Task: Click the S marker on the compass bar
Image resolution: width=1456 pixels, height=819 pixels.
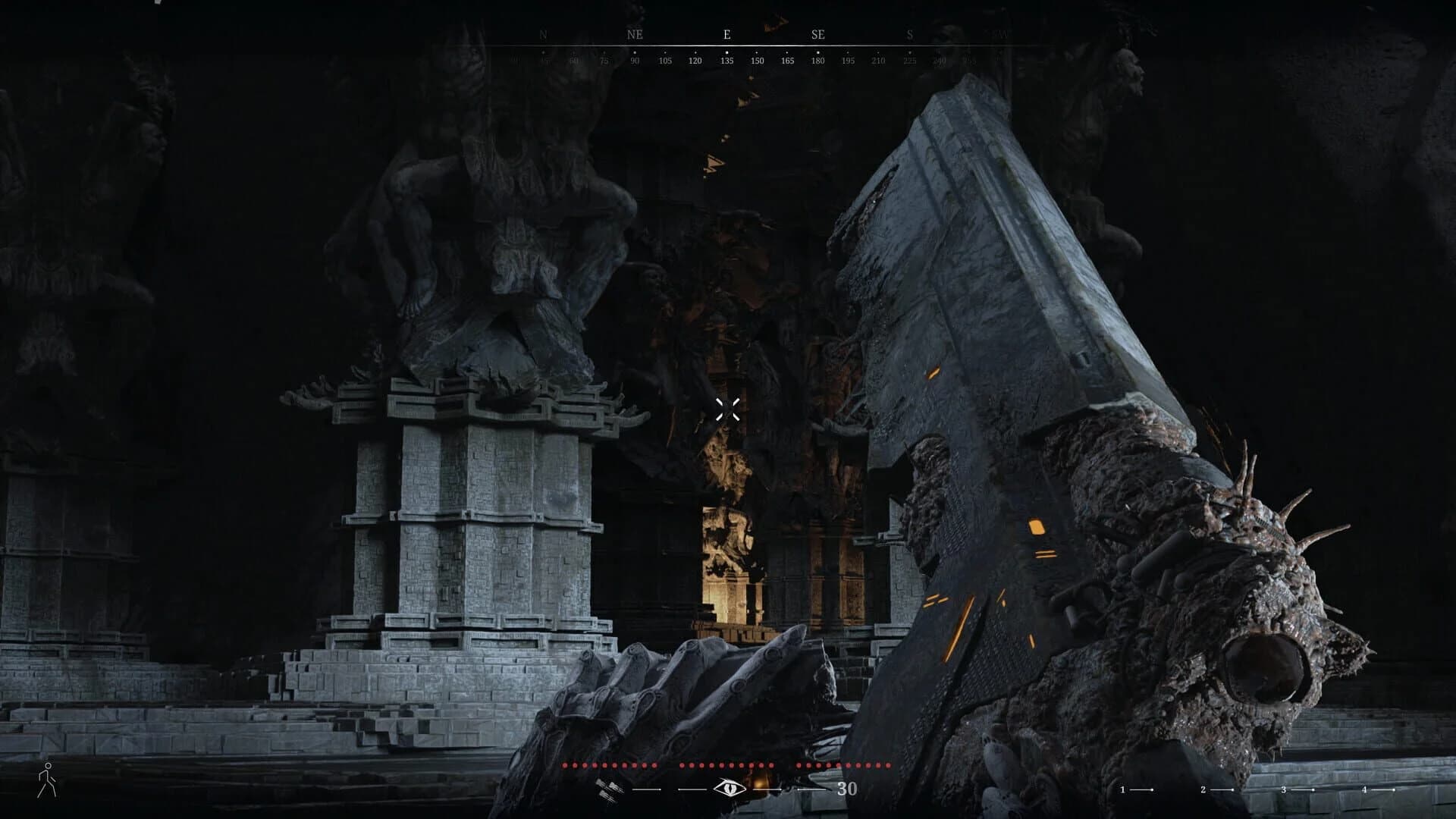Action: (x=910, y=34)
